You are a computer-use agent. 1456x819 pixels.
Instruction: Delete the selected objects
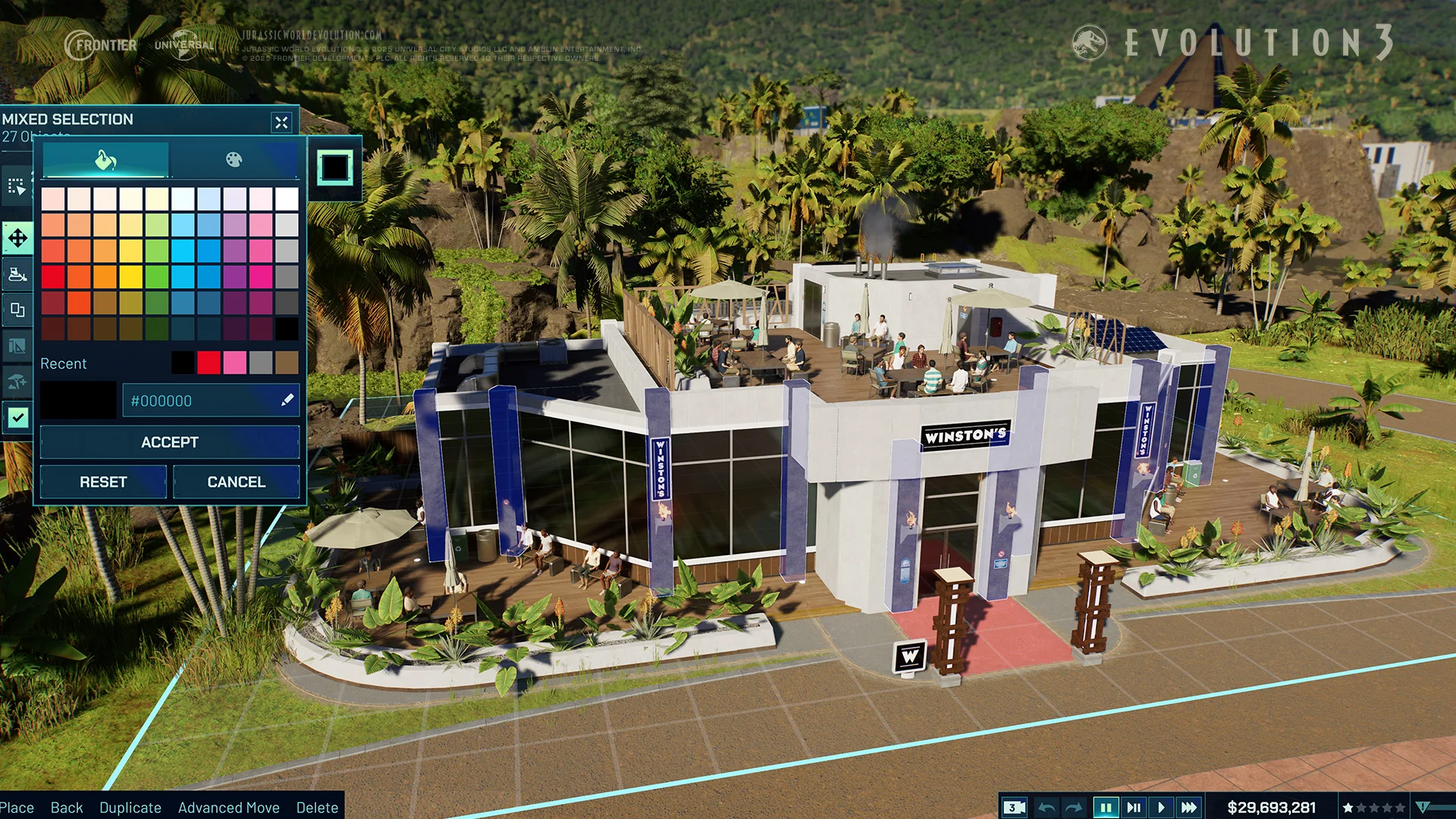click(317, 808)
